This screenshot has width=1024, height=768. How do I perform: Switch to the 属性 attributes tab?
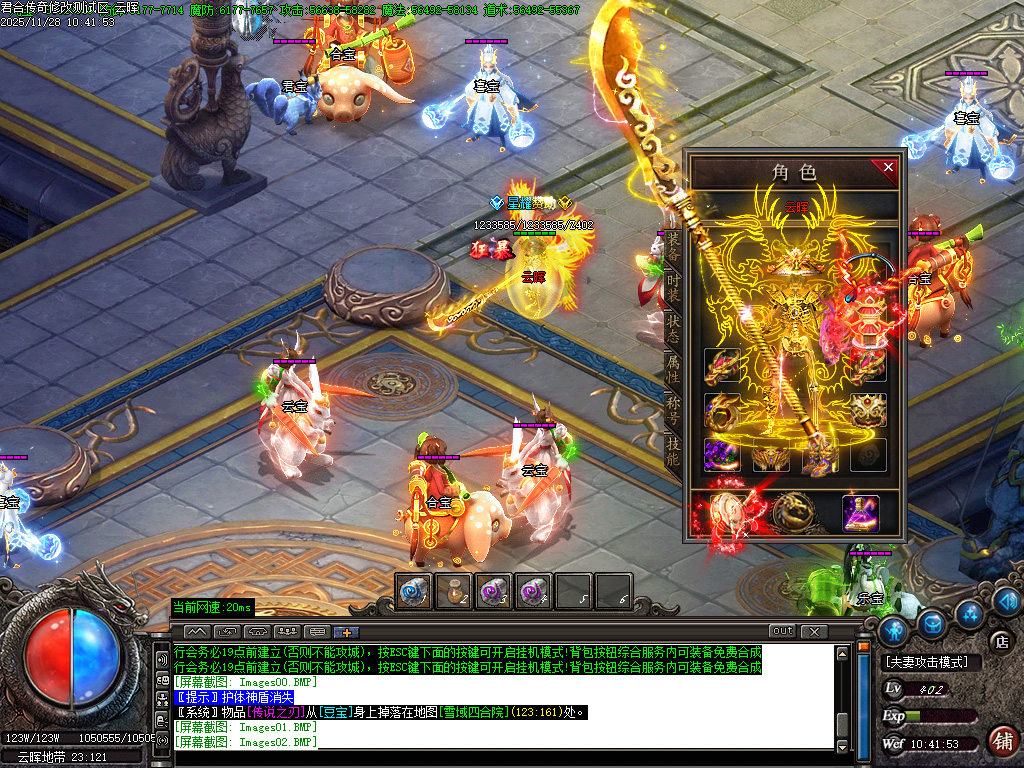coord(673,370)
